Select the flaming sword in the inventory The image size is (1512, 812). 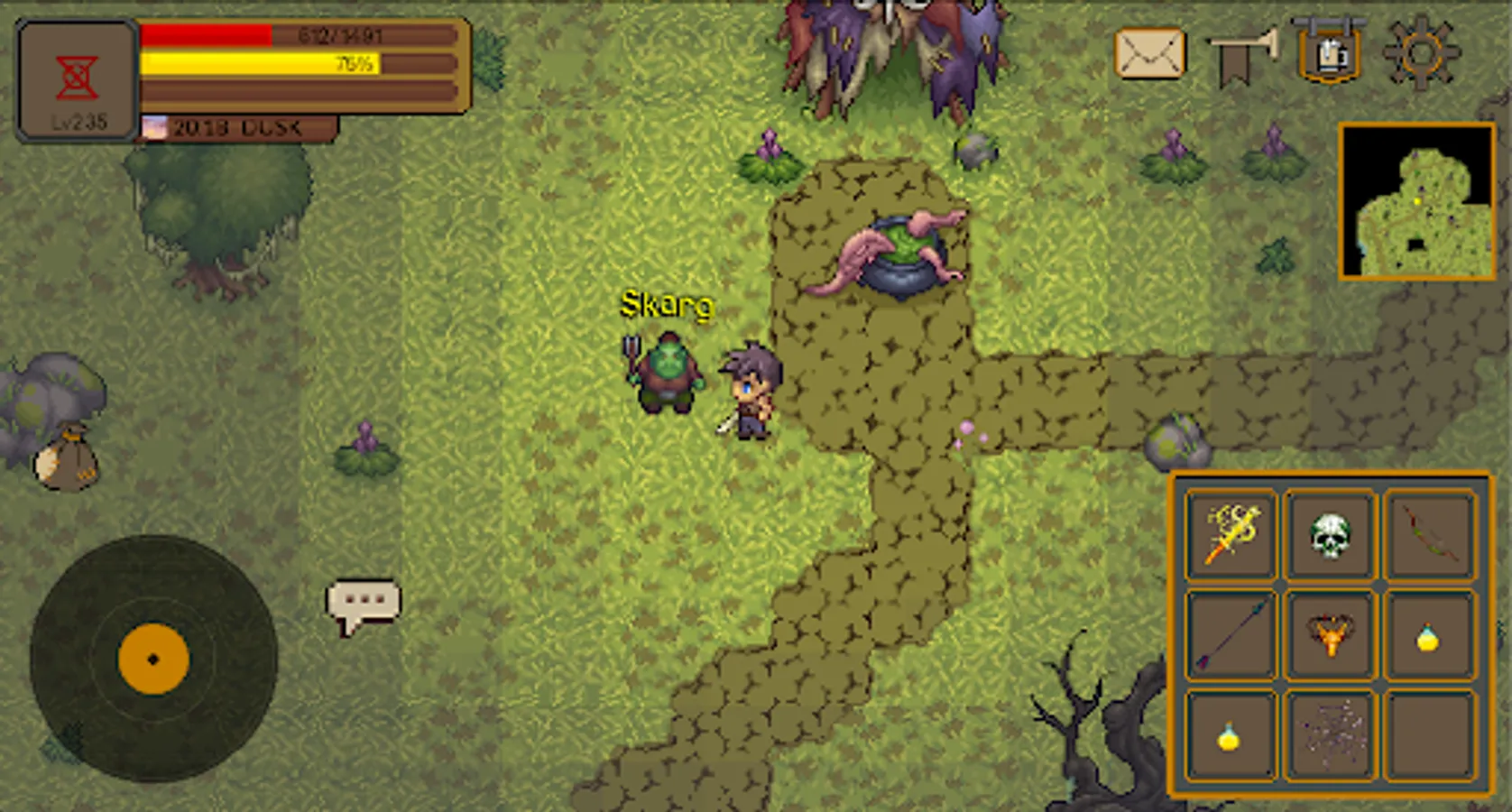[x=1231, y=536]
